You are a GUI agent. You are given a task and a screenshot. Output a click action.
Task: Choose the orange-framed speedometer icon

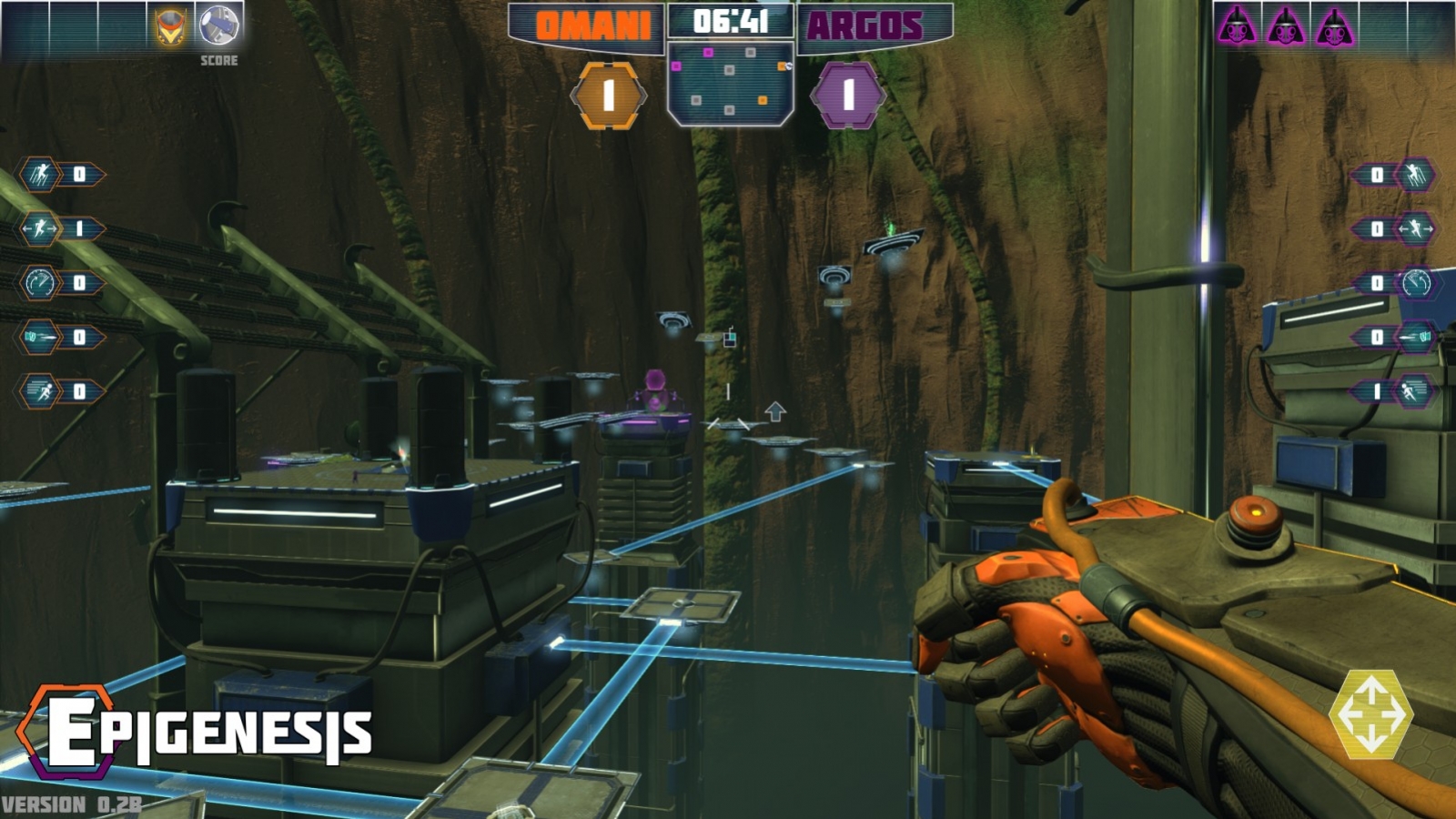pos(40,283)
